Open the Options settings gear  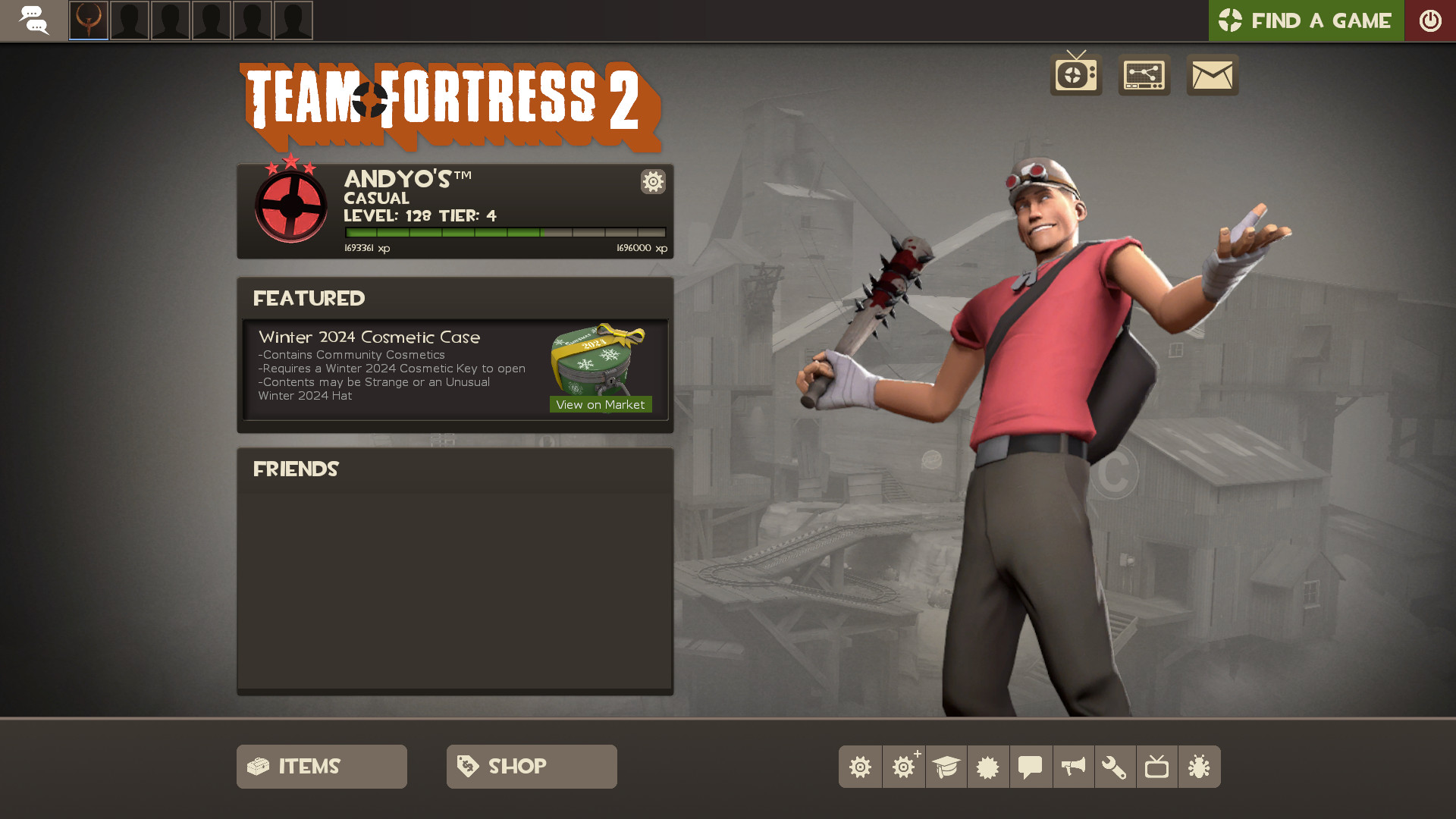coord(860,767)
